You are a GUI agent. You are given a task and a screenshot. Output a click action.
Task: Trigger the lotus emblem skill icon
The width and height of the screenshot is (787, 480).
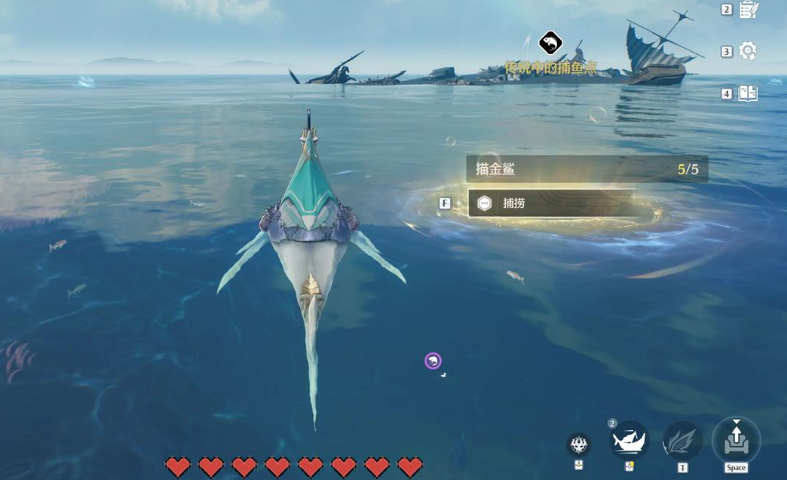pyautogui.click(x=579, y=444)
